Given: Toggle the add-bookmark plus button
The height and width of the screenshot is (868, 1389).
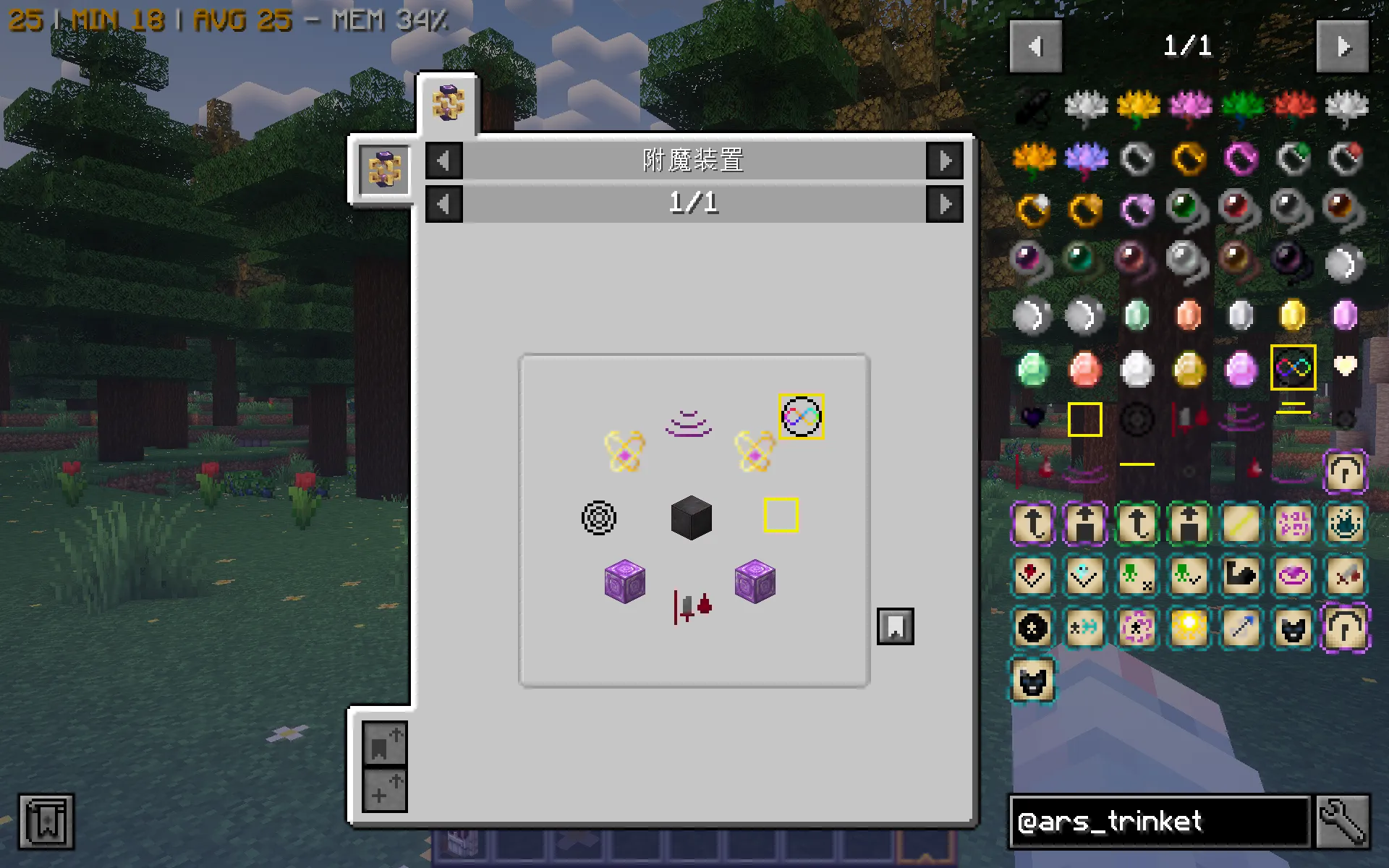Looking at the screenshot, I should [x=383, y=790].
